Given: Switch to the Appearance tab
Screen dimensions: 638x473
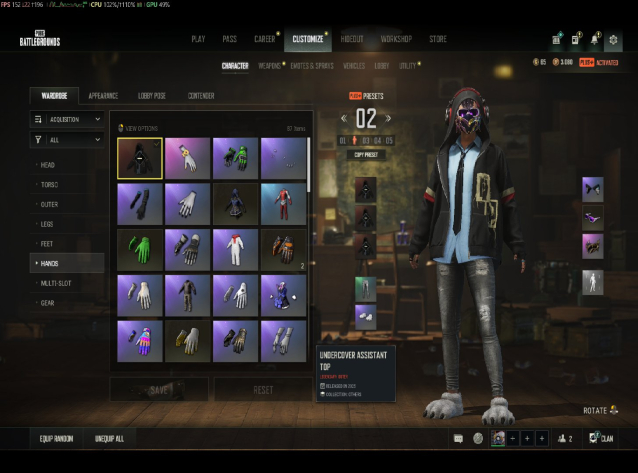Looking at the screenshot, I should point(103,96).
